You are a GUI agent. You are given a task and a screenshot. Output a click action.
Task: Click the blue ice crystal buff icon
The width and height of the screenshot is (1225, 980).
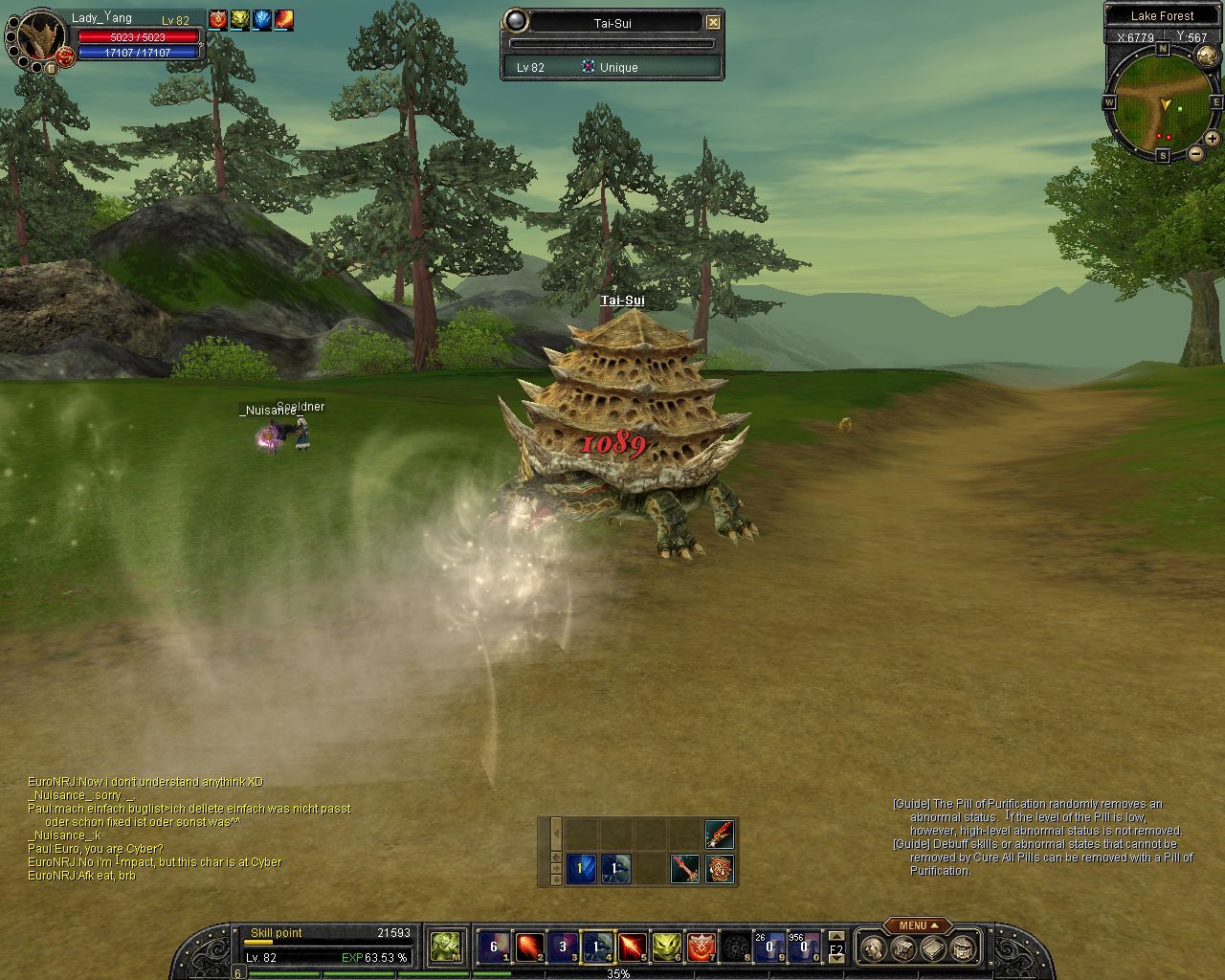coord(261,19)
